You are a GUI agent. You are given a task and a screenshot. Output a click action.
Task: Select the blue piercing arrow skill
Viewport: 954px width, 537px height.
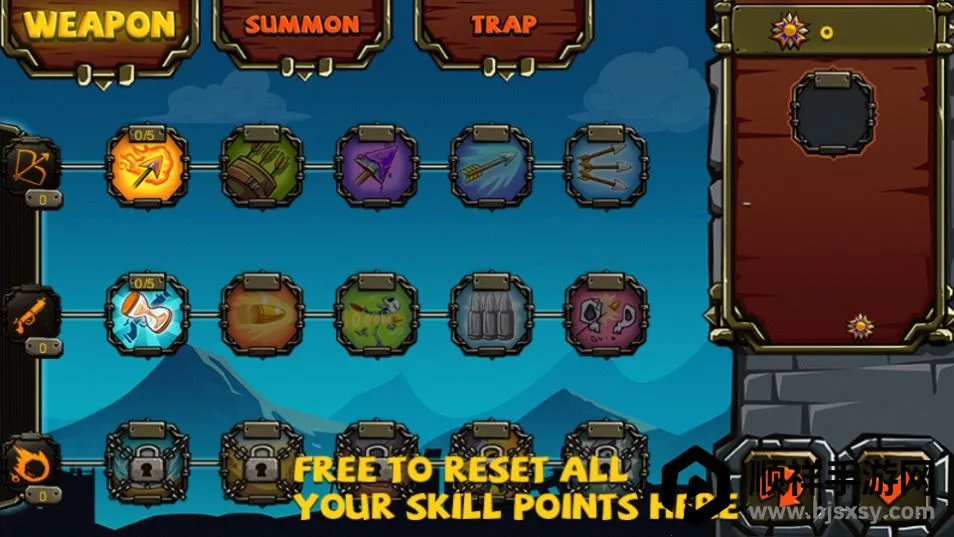(x=490, y=167)
